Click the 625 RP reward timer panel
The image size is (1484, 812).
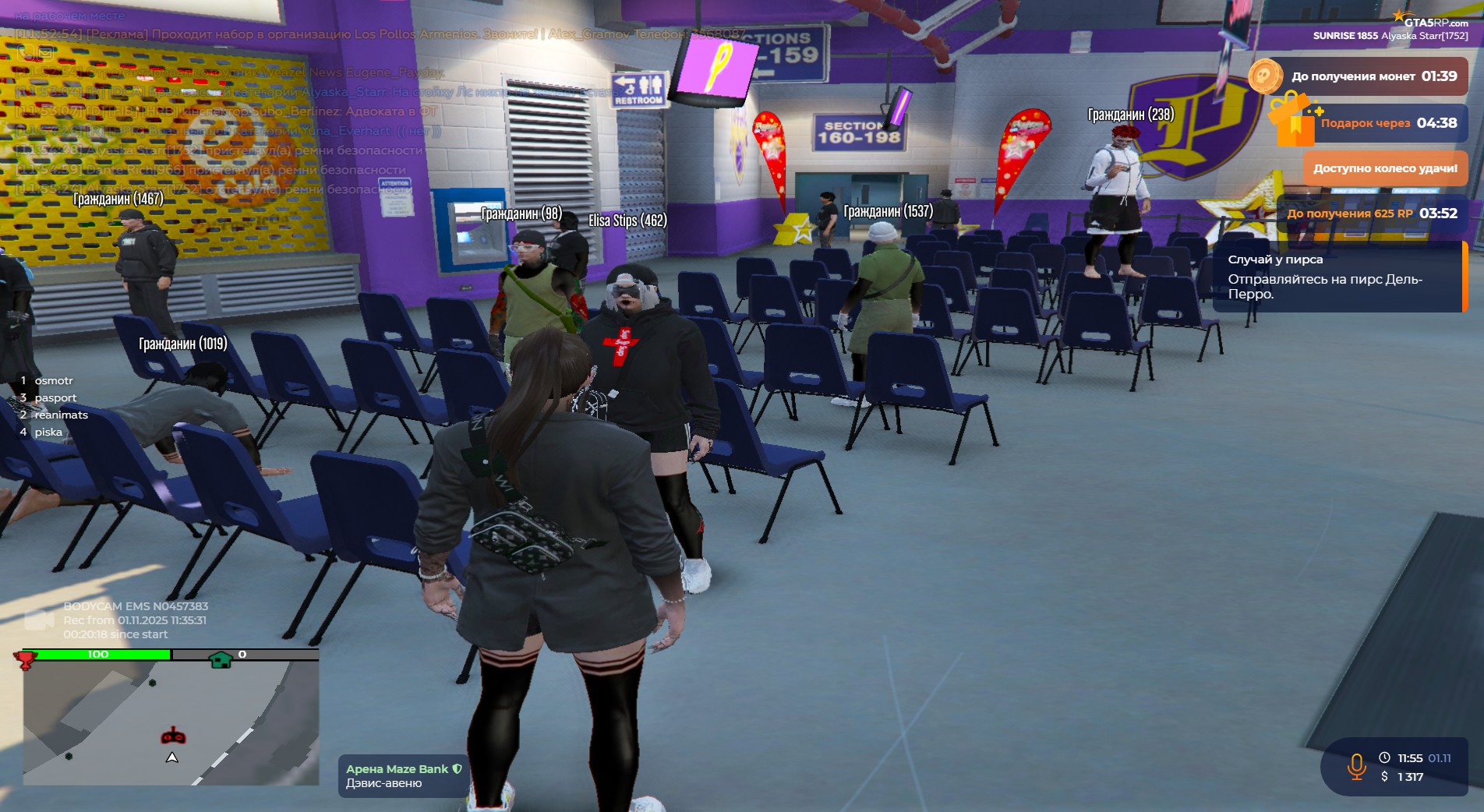coord(1371,214)
